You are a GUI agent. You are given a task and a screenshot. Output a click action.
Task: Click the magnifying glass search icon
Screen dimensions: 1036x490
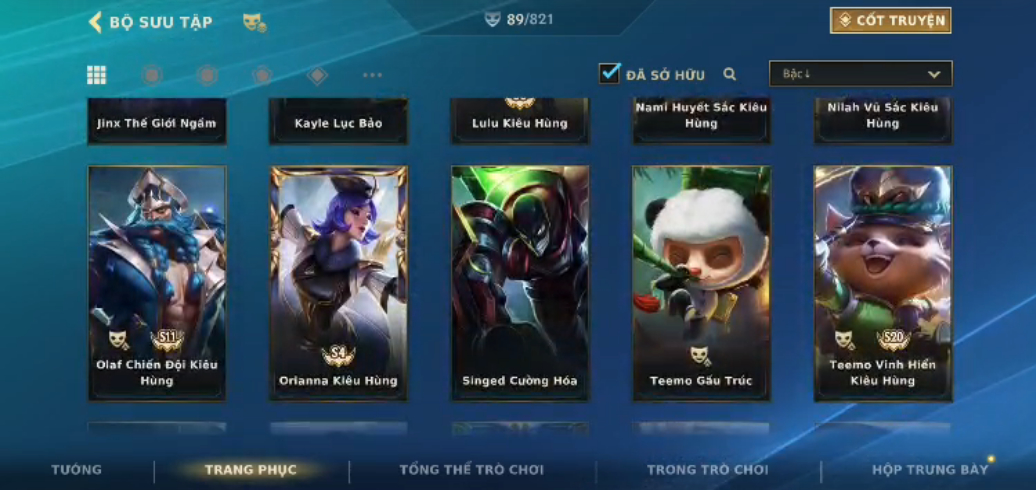[x=730, y=74]
